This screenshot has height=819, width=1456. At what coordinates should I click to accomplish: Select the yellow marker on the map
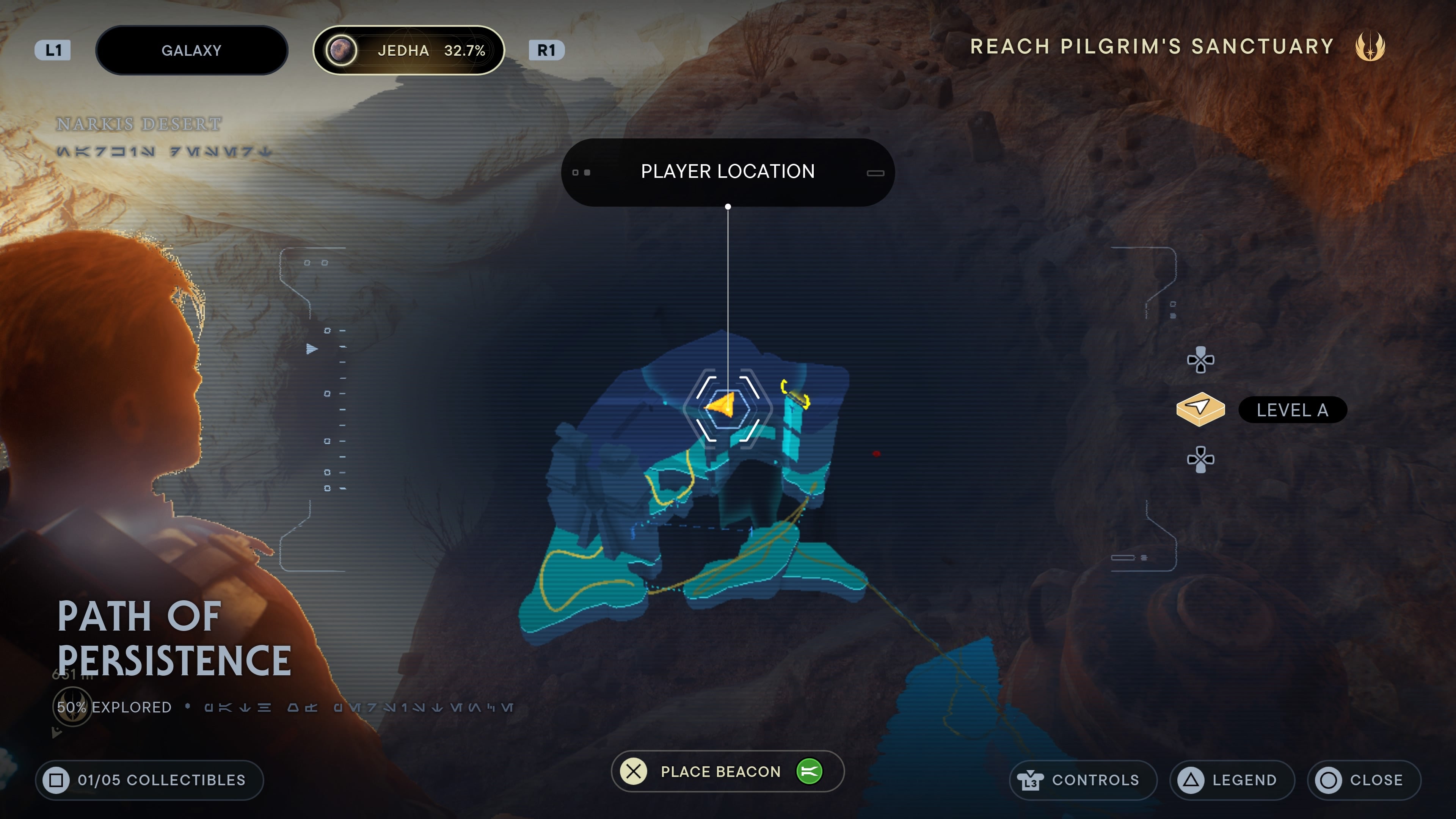coord(796,394)
